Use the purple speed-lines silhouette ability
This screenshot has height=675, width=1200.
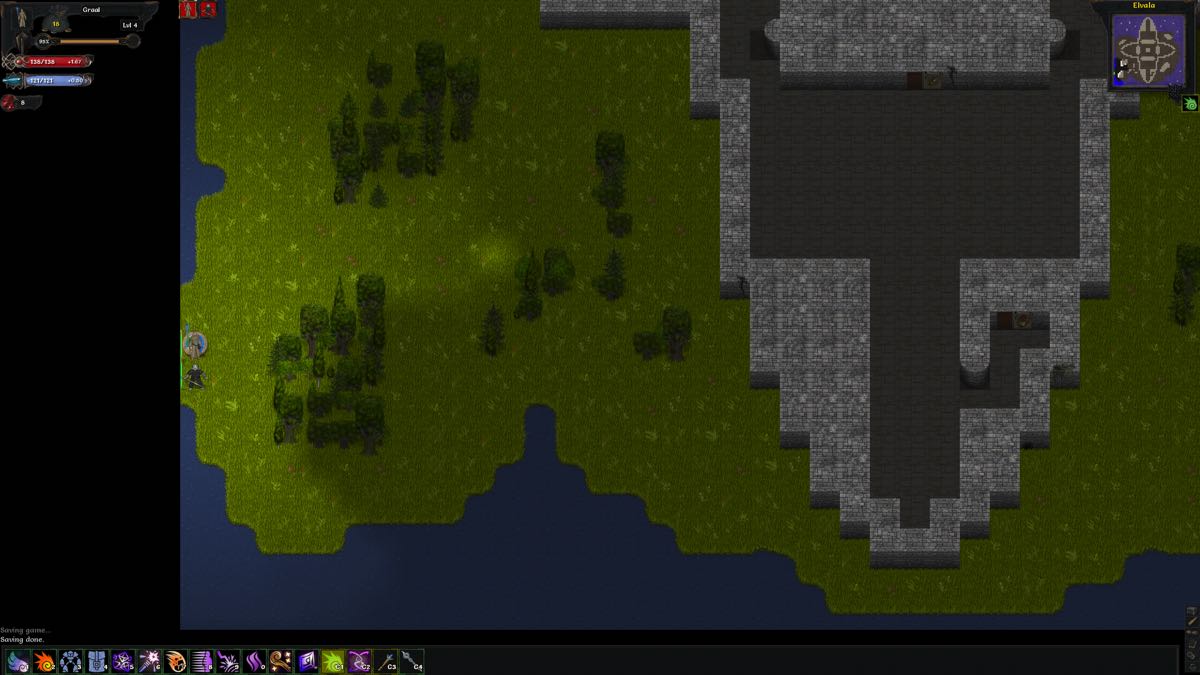point(202,661)
